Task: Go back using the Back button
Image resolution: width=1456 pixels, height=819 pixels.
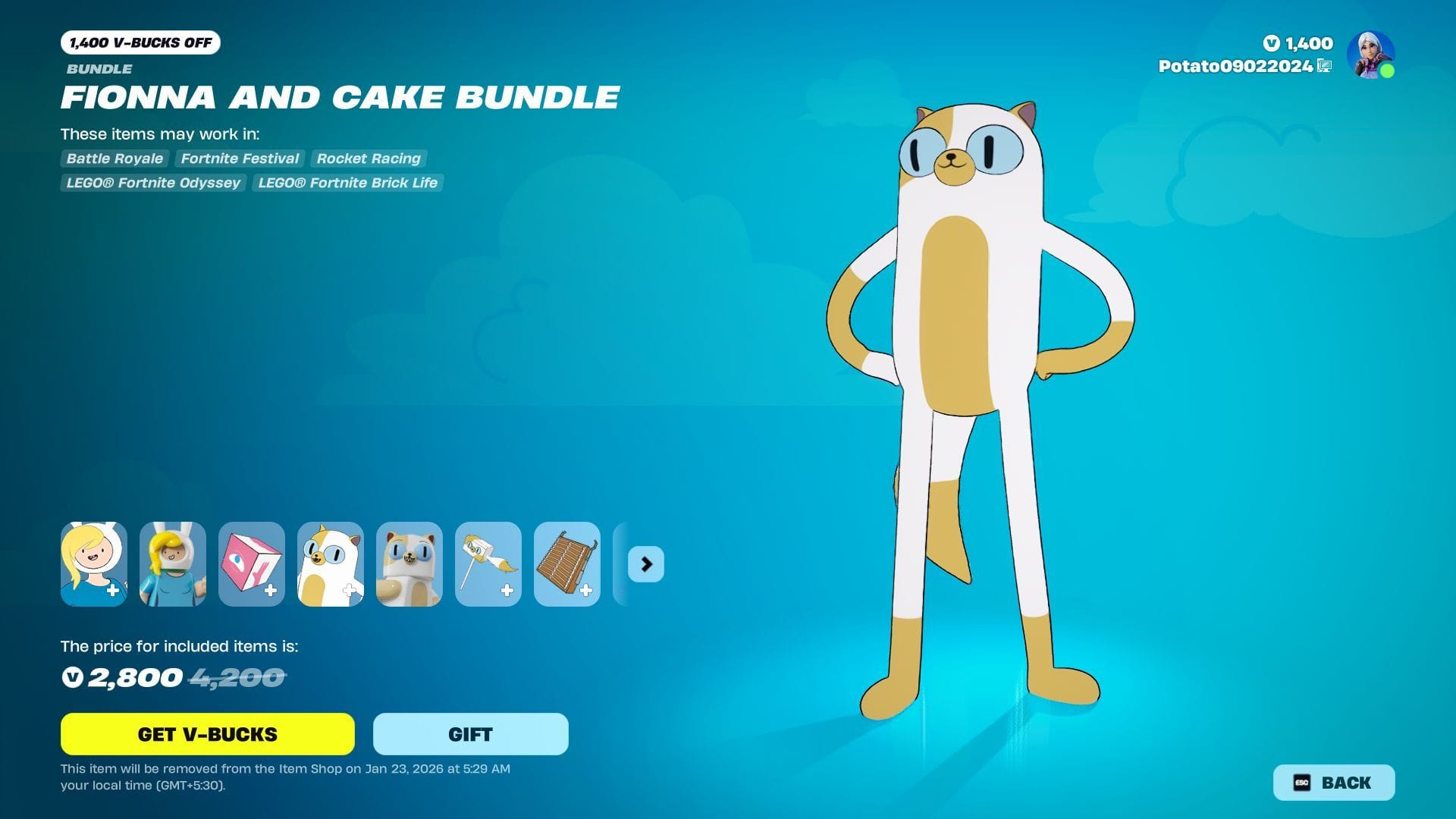Action: click(1333, 783)
